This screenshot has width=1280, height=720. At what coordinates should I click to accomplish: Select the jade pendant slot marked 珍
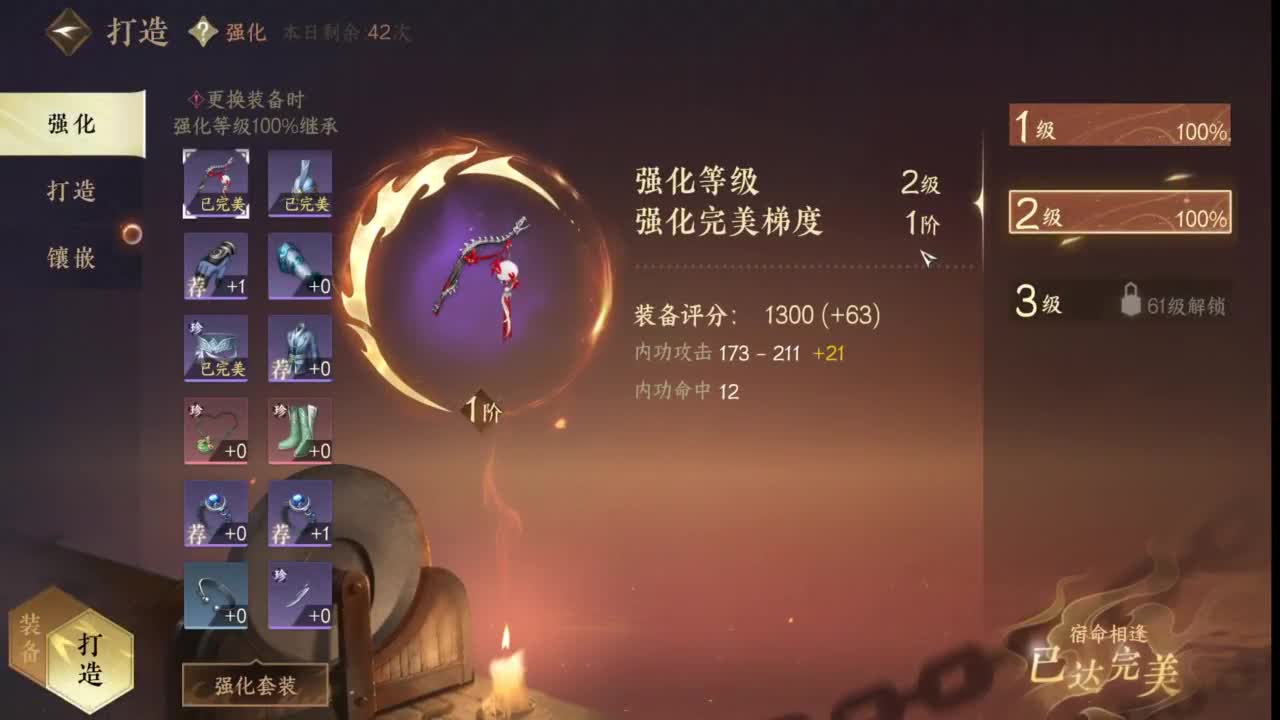click(x=214, y=432)
